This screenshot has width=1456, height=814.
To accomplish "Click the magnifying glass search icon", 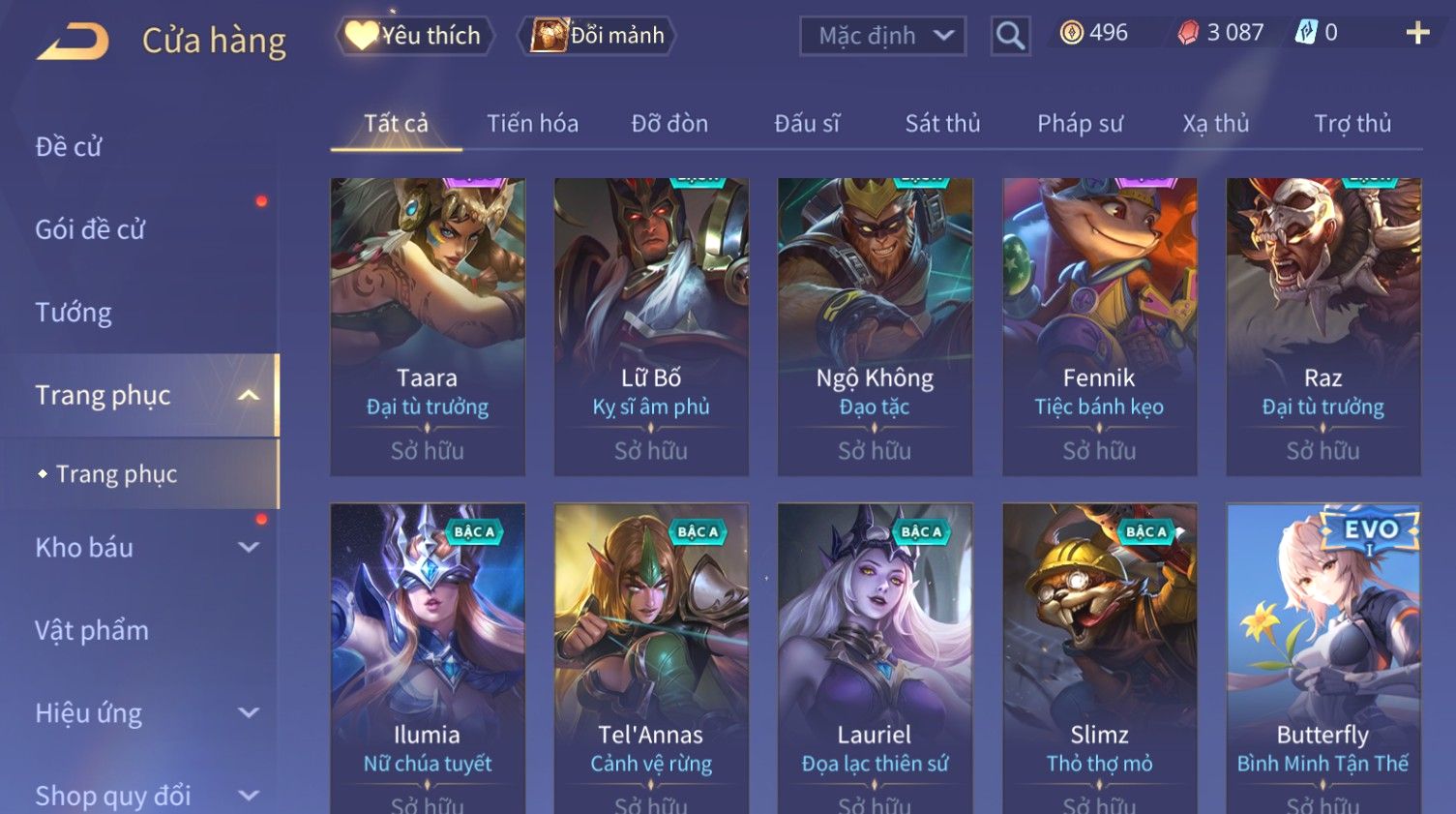I will [1009, 37].
